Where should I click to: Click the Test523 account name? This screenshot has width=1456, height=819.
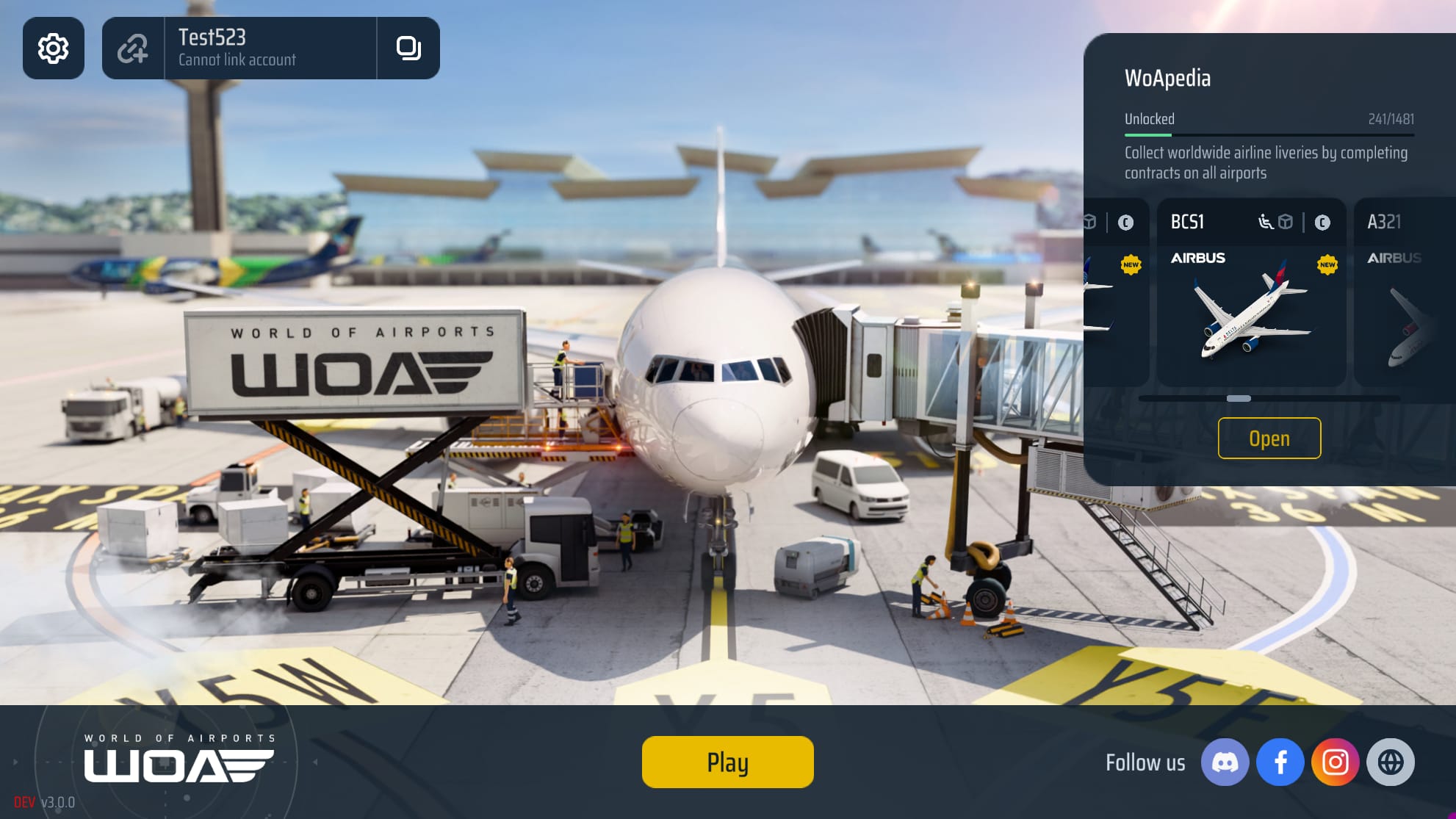click(x=212, y=38)
